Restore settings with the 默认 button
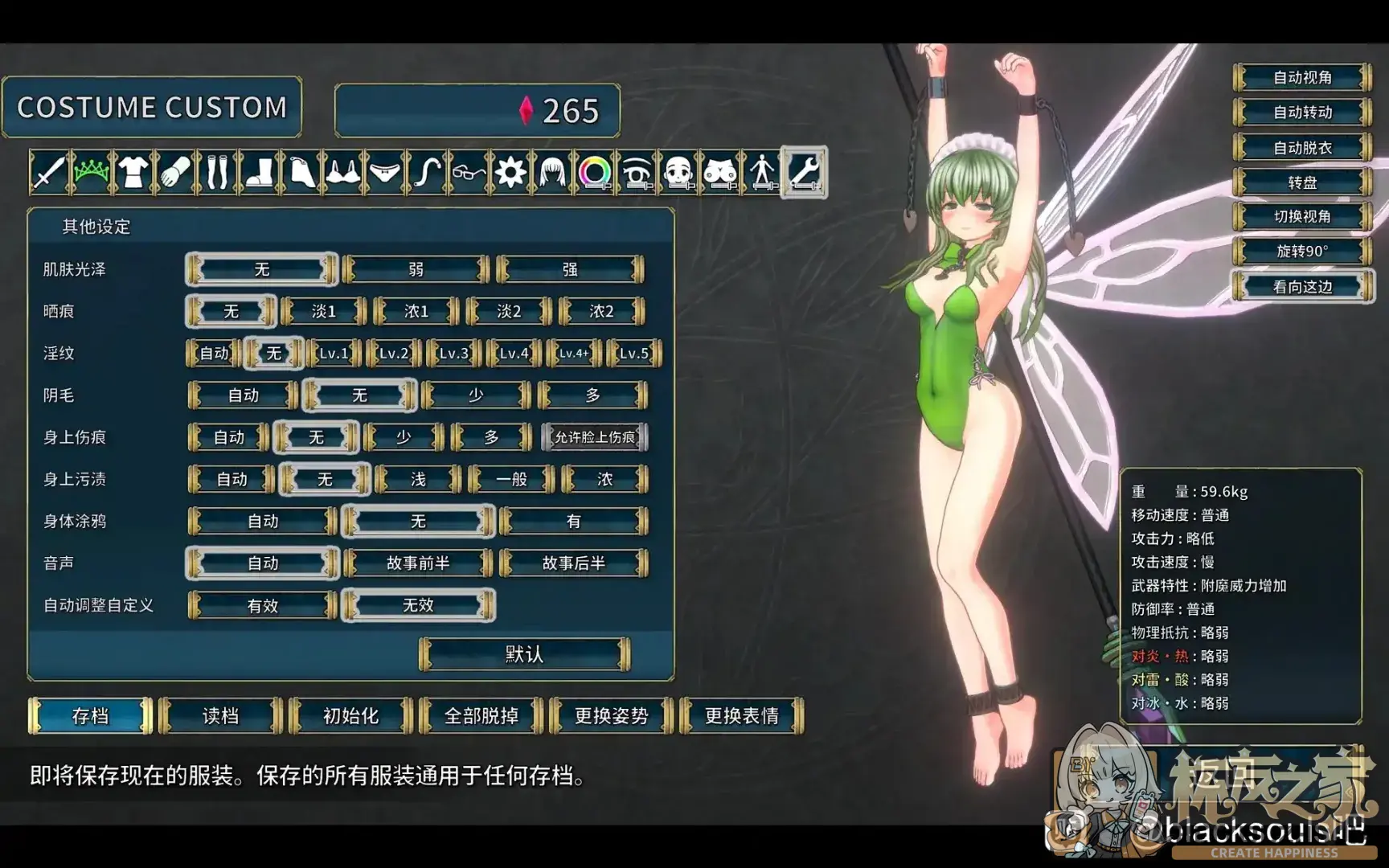Viewport: 1389px width, 868px height. 524,654
